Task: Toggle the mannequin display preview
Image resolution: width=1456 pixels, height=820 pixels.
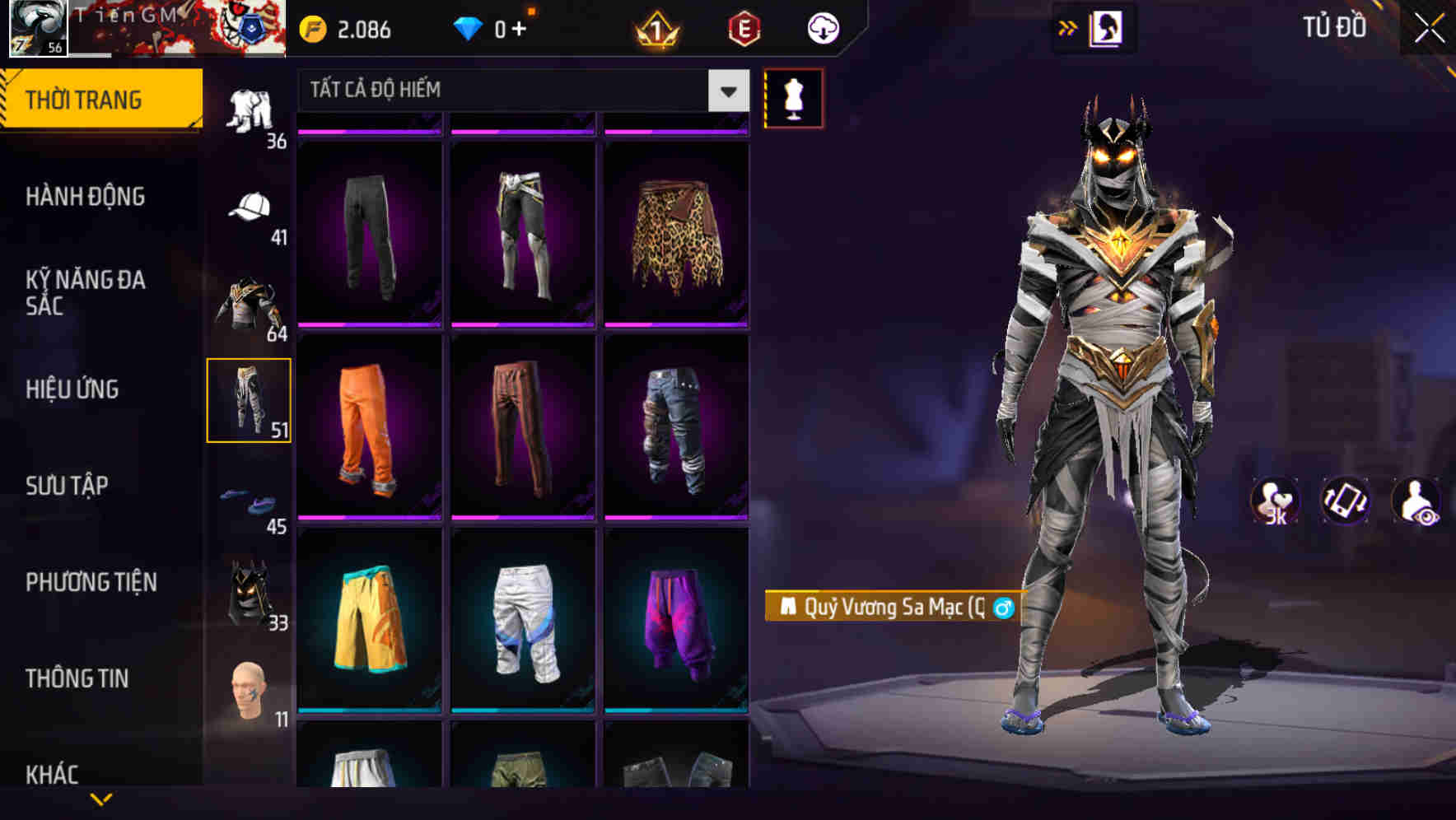Action: (794, 97)
